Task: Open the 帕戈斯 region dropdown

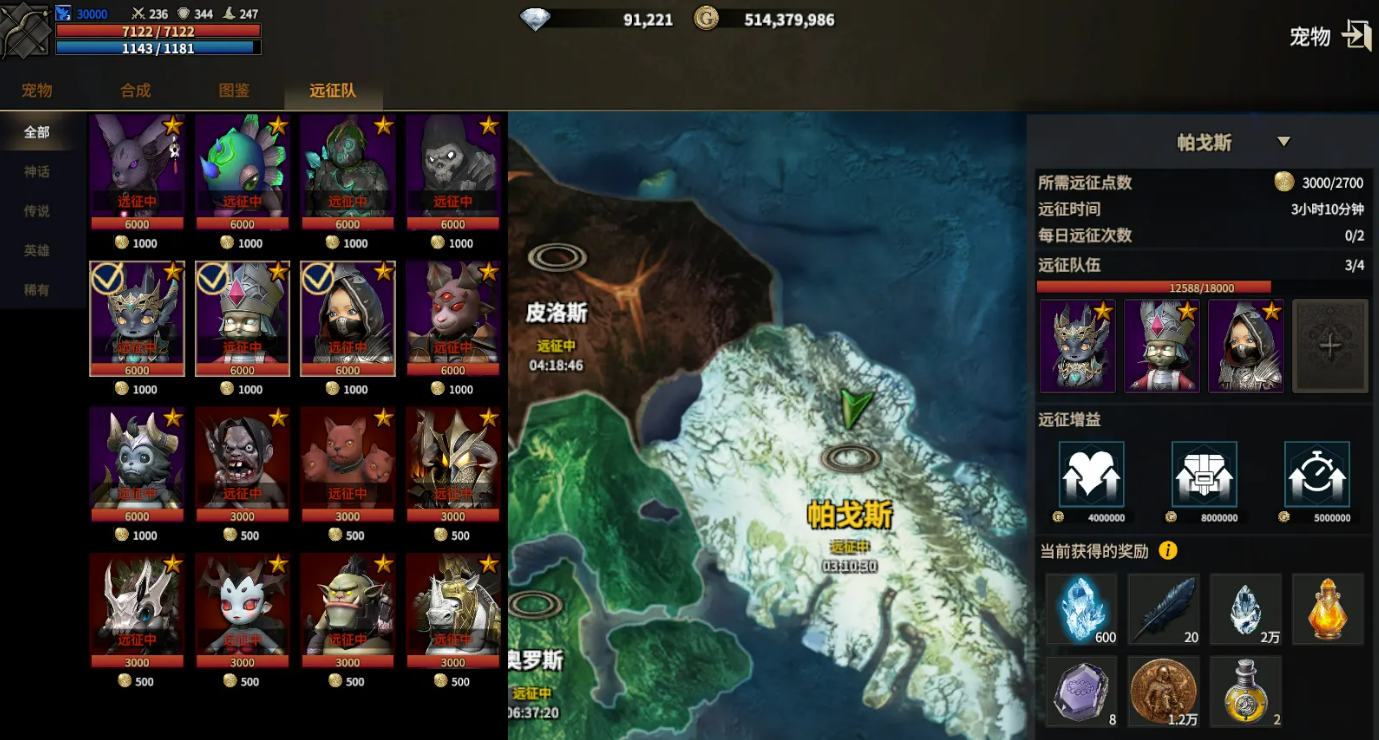Action: tap(1284, 142)
